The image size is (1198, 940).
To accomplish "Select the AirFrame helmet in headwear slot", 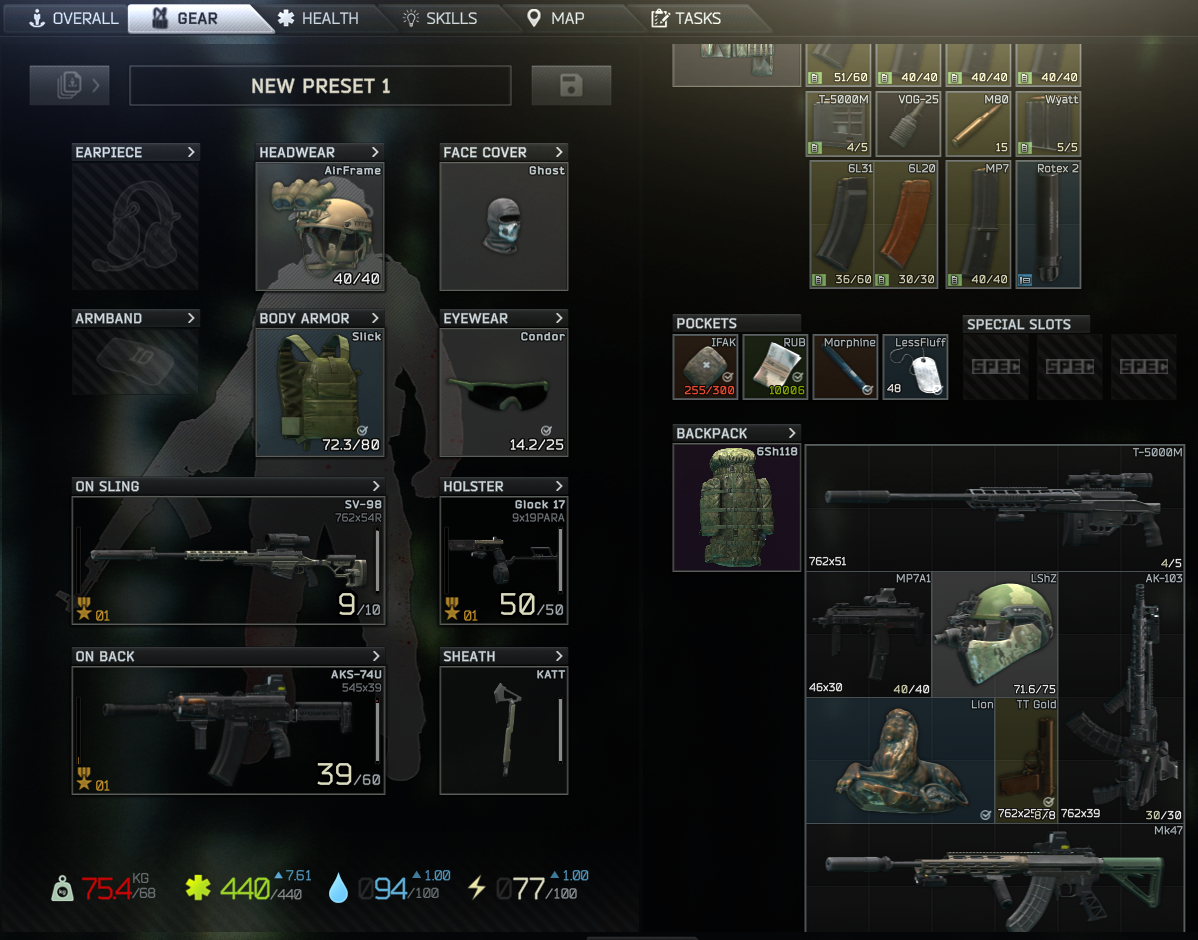I will tap(320, 226).
